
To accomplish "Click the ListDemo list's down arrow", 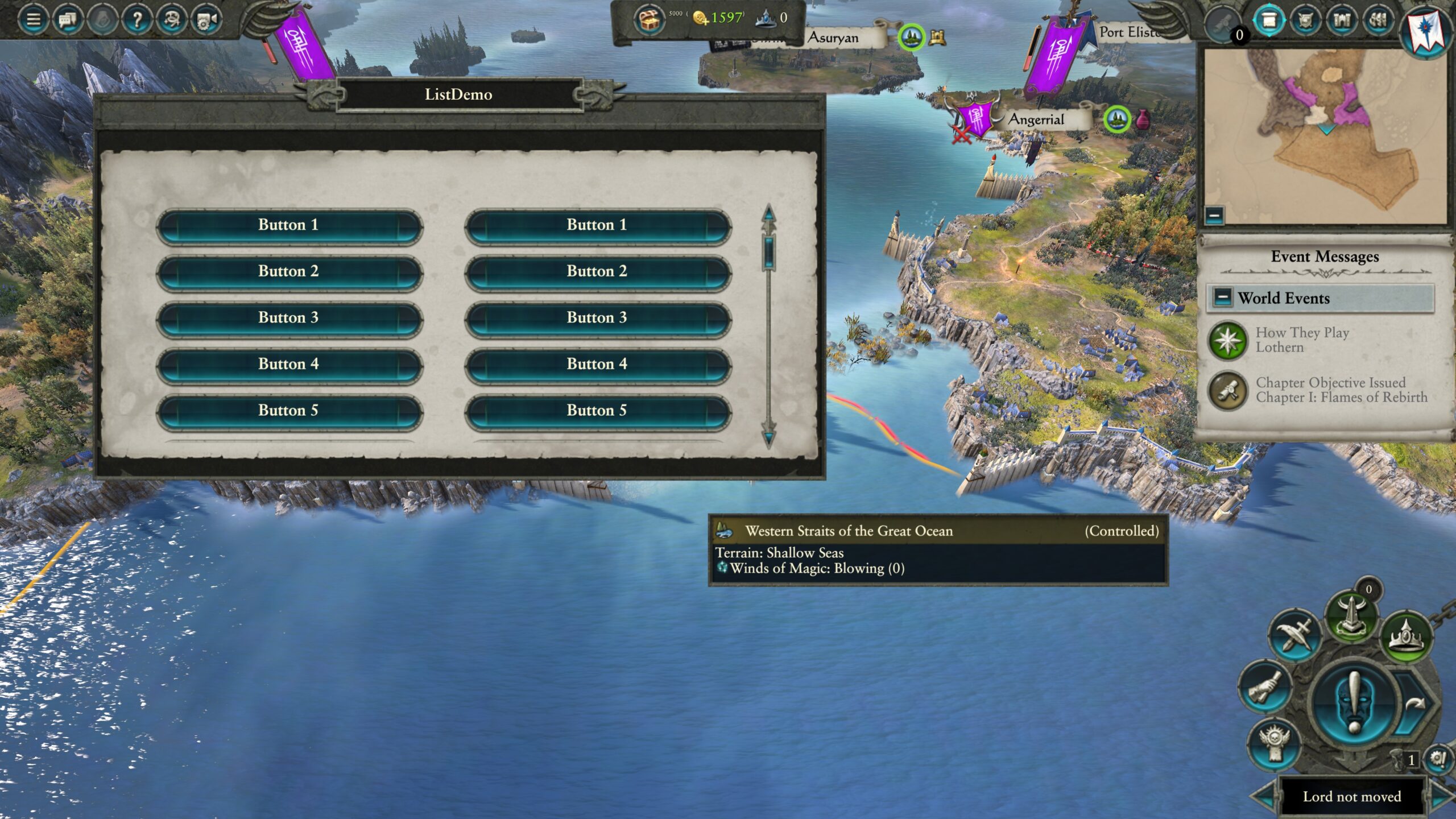I will tap(769, 437).
